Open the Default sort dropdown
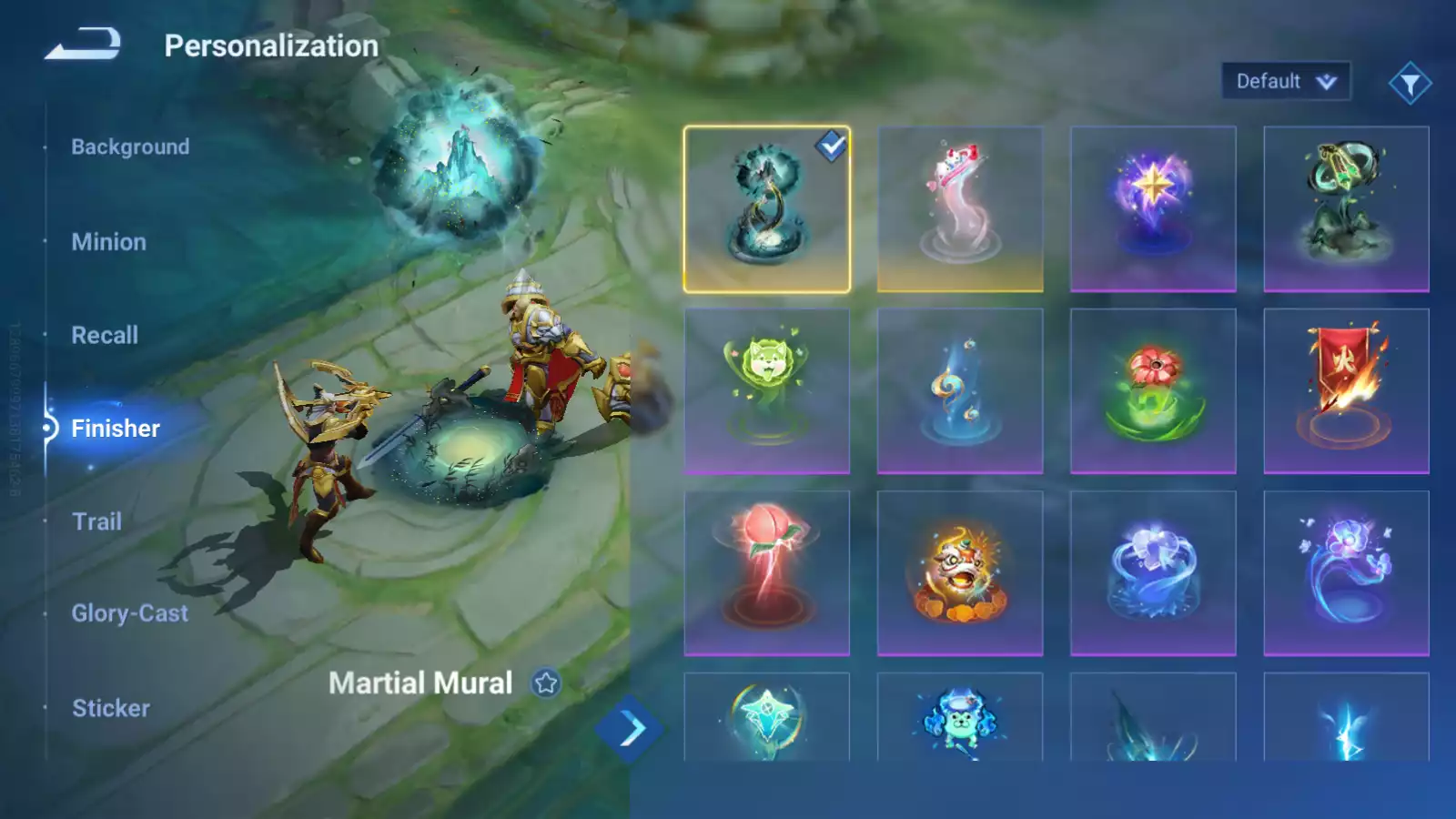 pos(1285,82)
